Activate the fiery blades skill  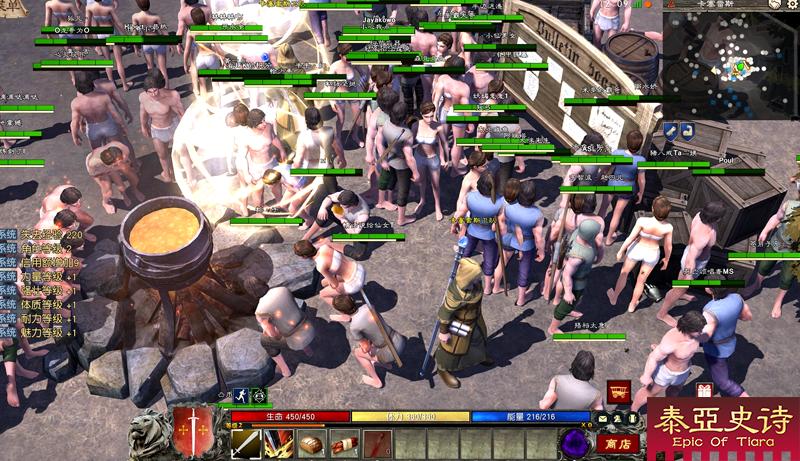[278, 443]
